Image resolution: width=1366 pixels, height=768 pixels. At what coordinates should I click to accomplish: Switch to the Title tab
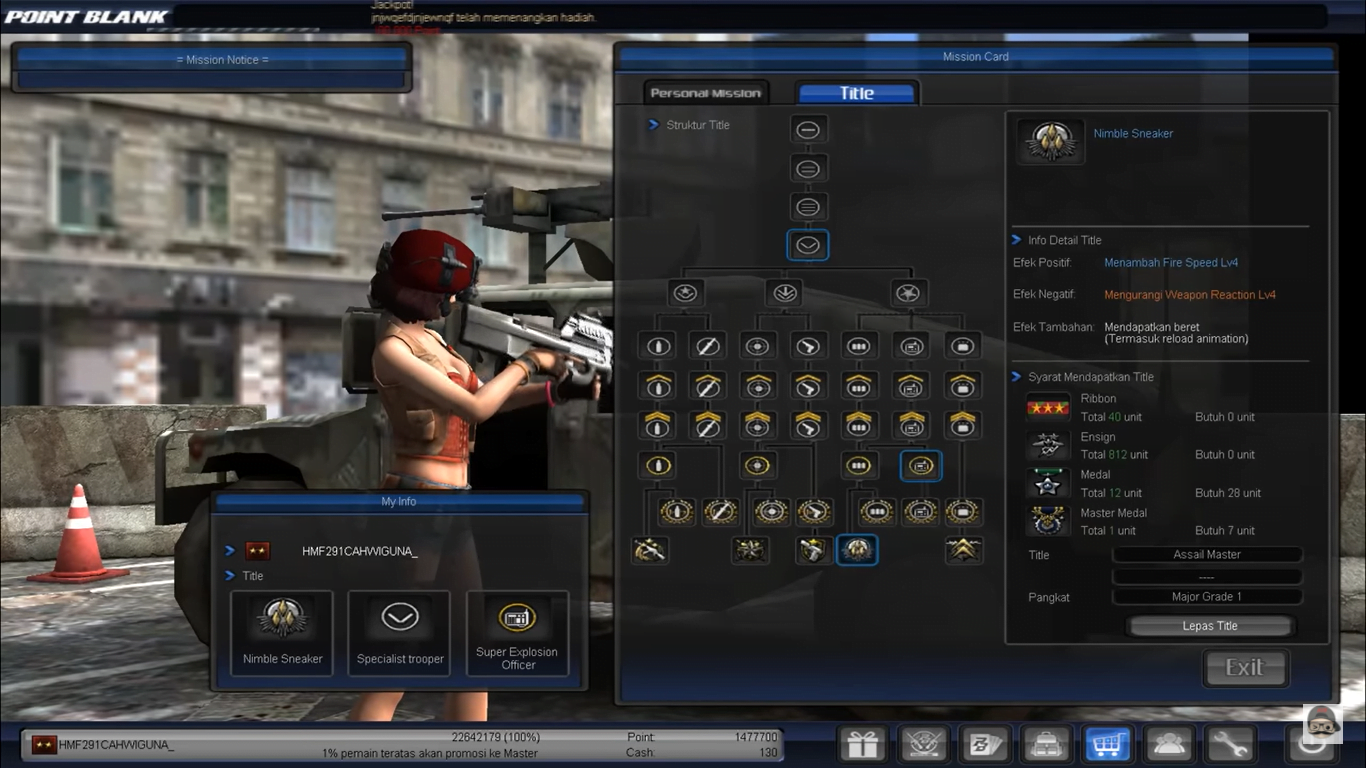[x=856, y=91]
